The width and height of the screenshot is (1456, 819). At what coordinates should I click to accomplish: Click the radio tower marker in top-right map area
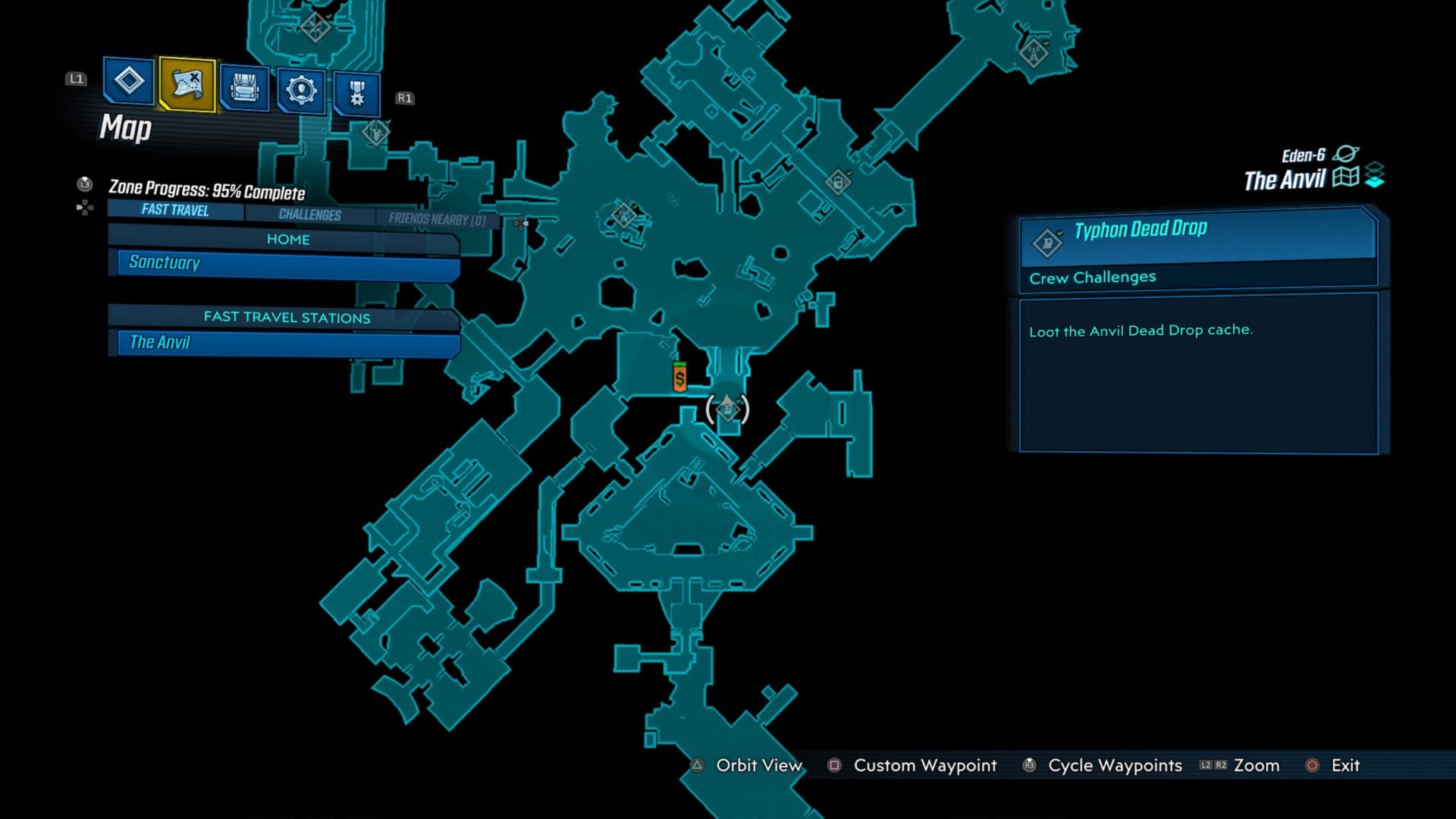click(1034, 53)
